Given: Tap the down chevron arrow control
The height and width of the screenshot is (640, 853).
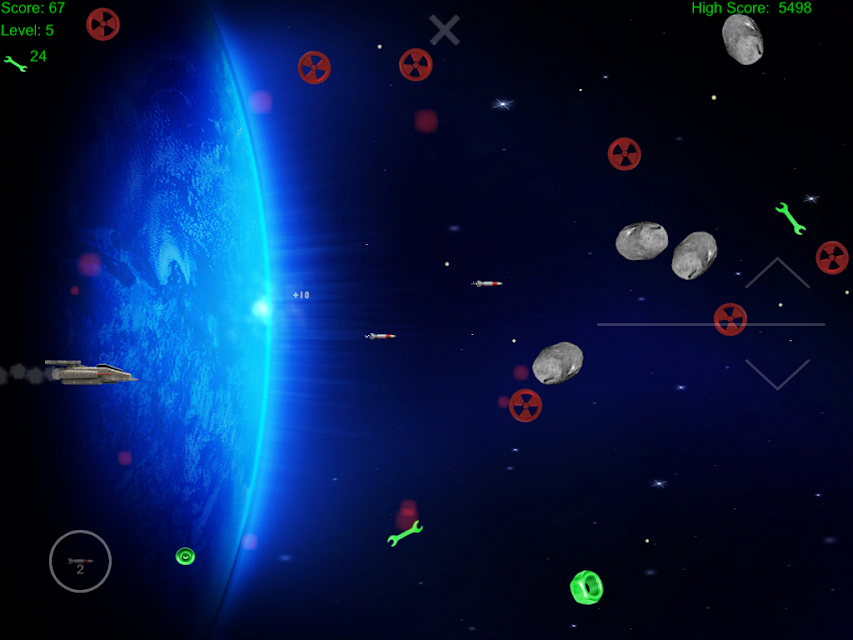Looking at the screenshot, I should click(777, 374).
